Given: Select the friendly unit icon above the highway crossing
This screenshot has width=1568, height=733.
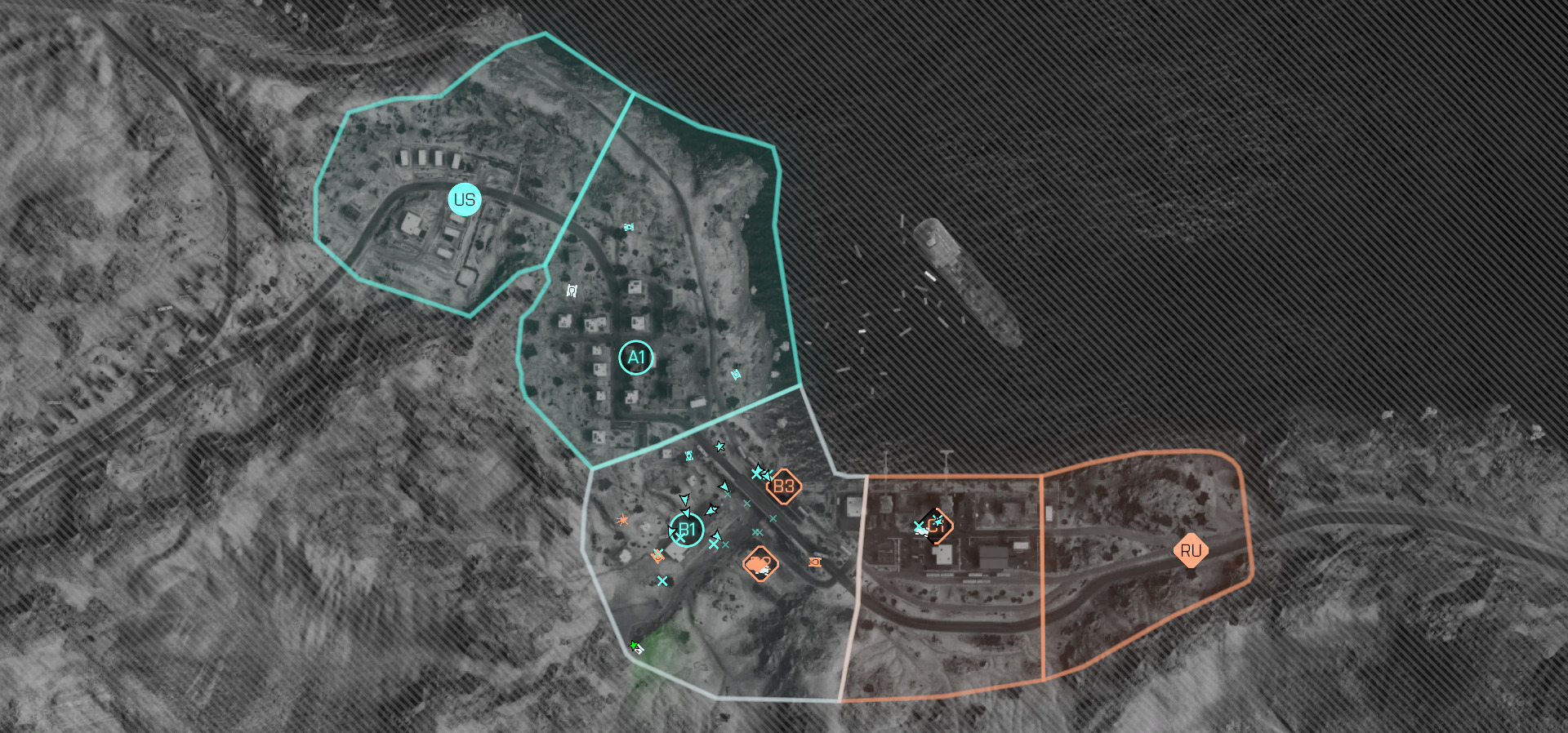Looking at the screenshot, I should coord(688,455).
